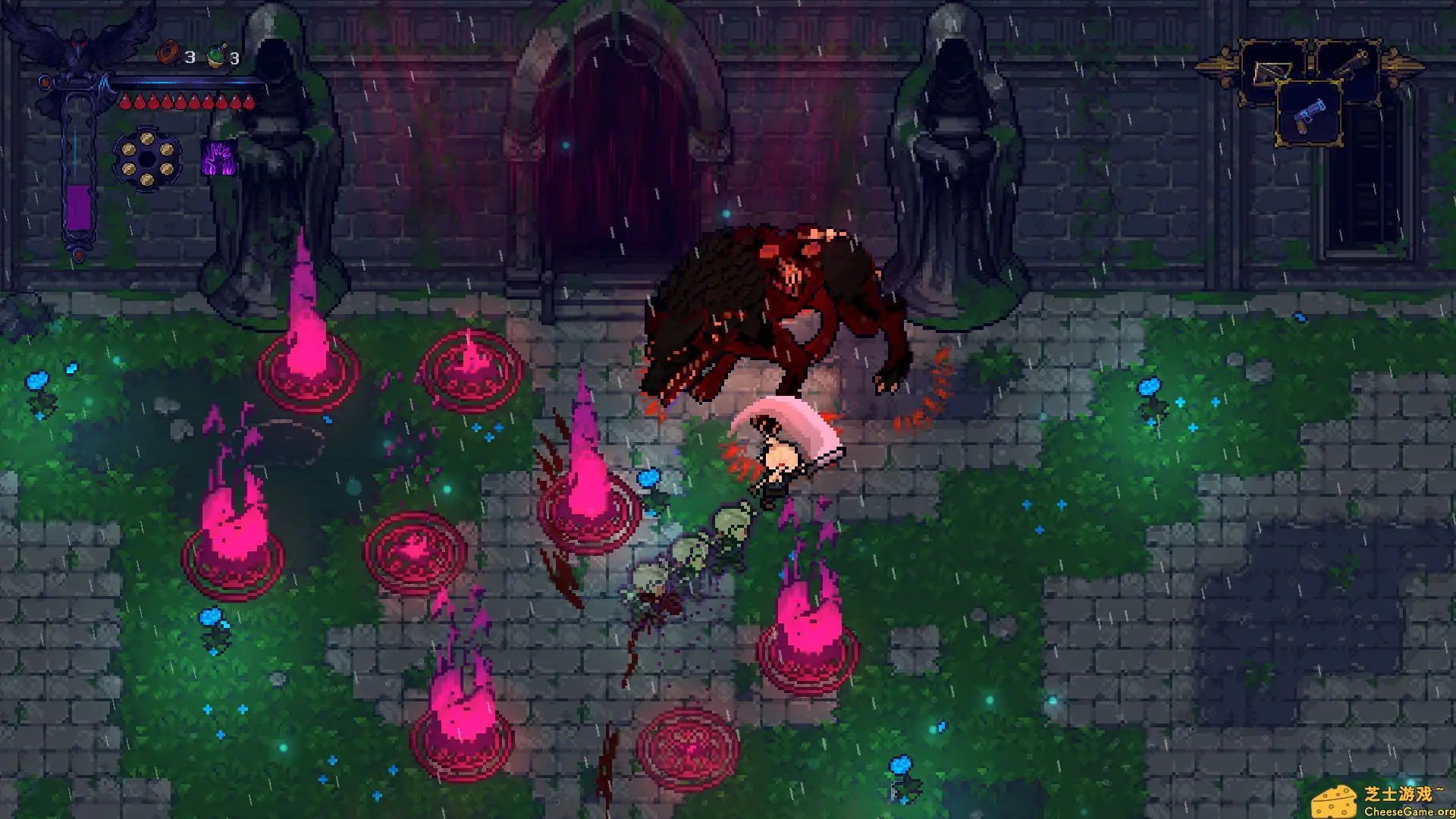1456x819 pixels.
Task: Click the last red health drop pip
Action: coord(249,102)
